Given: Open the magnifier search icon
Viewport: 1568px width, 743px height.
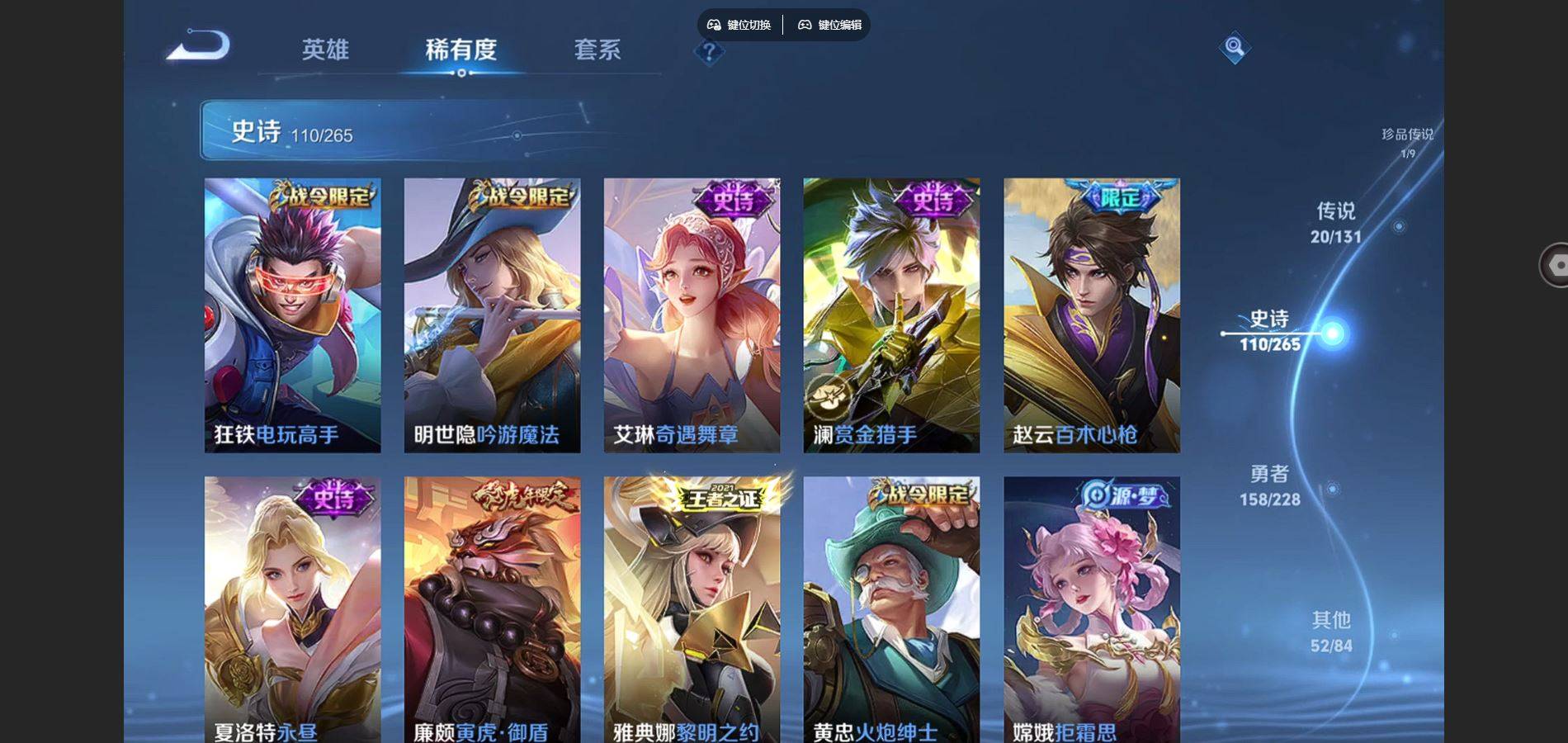Looking at the screenshot, I should (1234, 47).
